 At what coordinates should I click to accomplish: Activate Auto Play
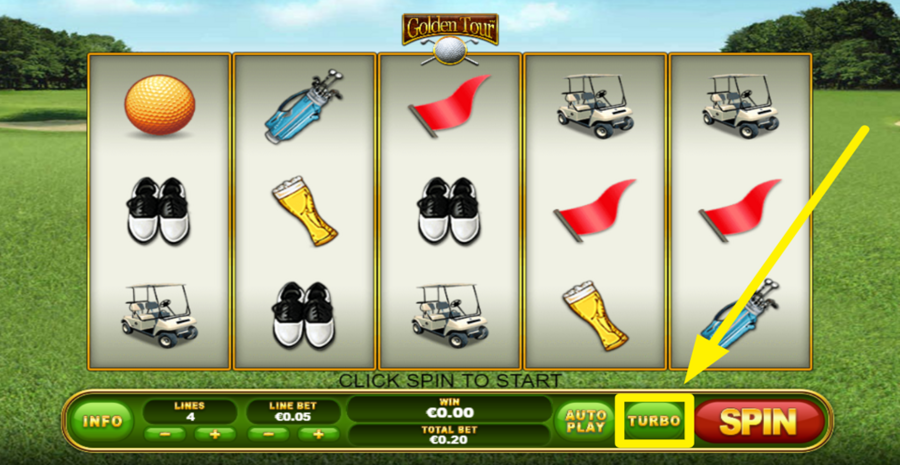(586, 421)
